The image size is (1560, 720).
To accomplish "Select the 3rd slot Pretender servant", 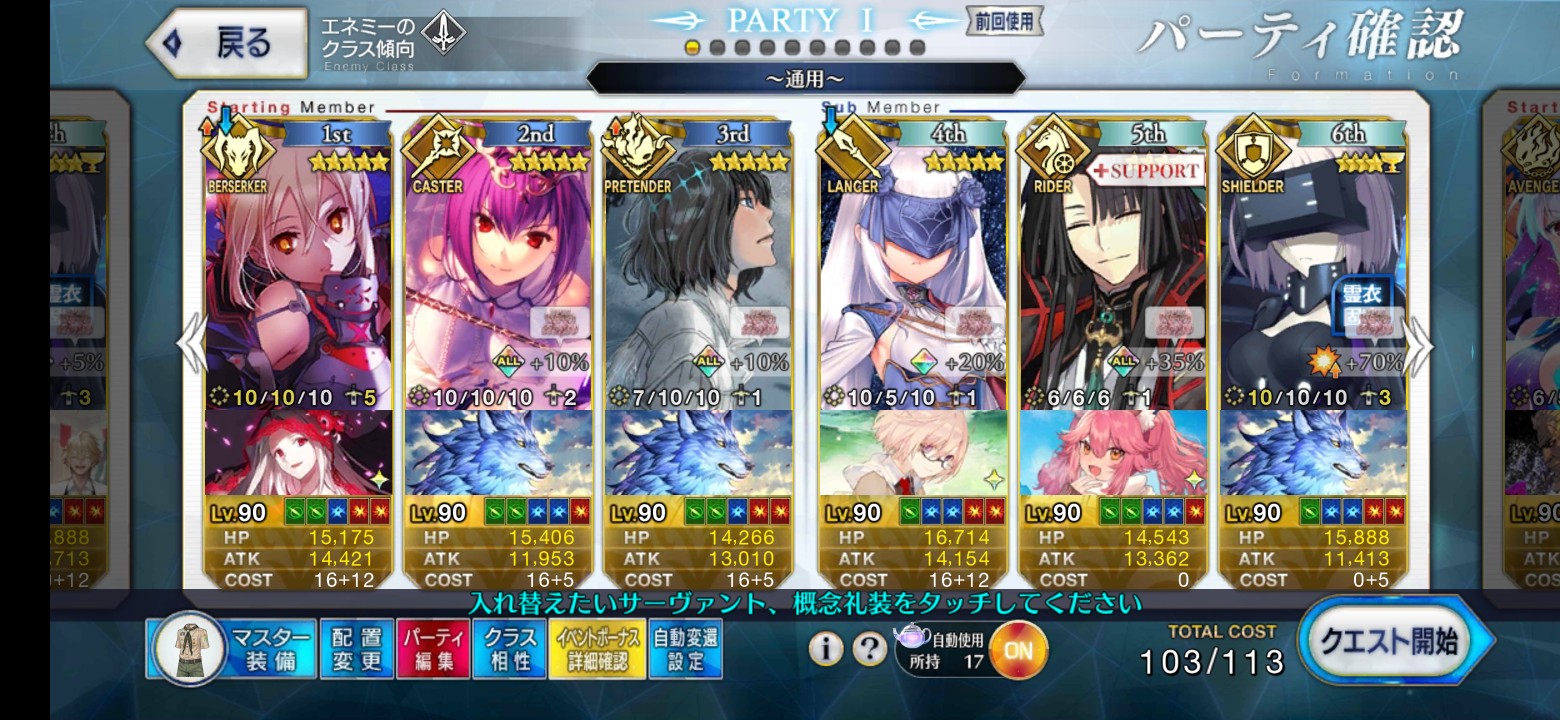I will click(x=698, y=290).
